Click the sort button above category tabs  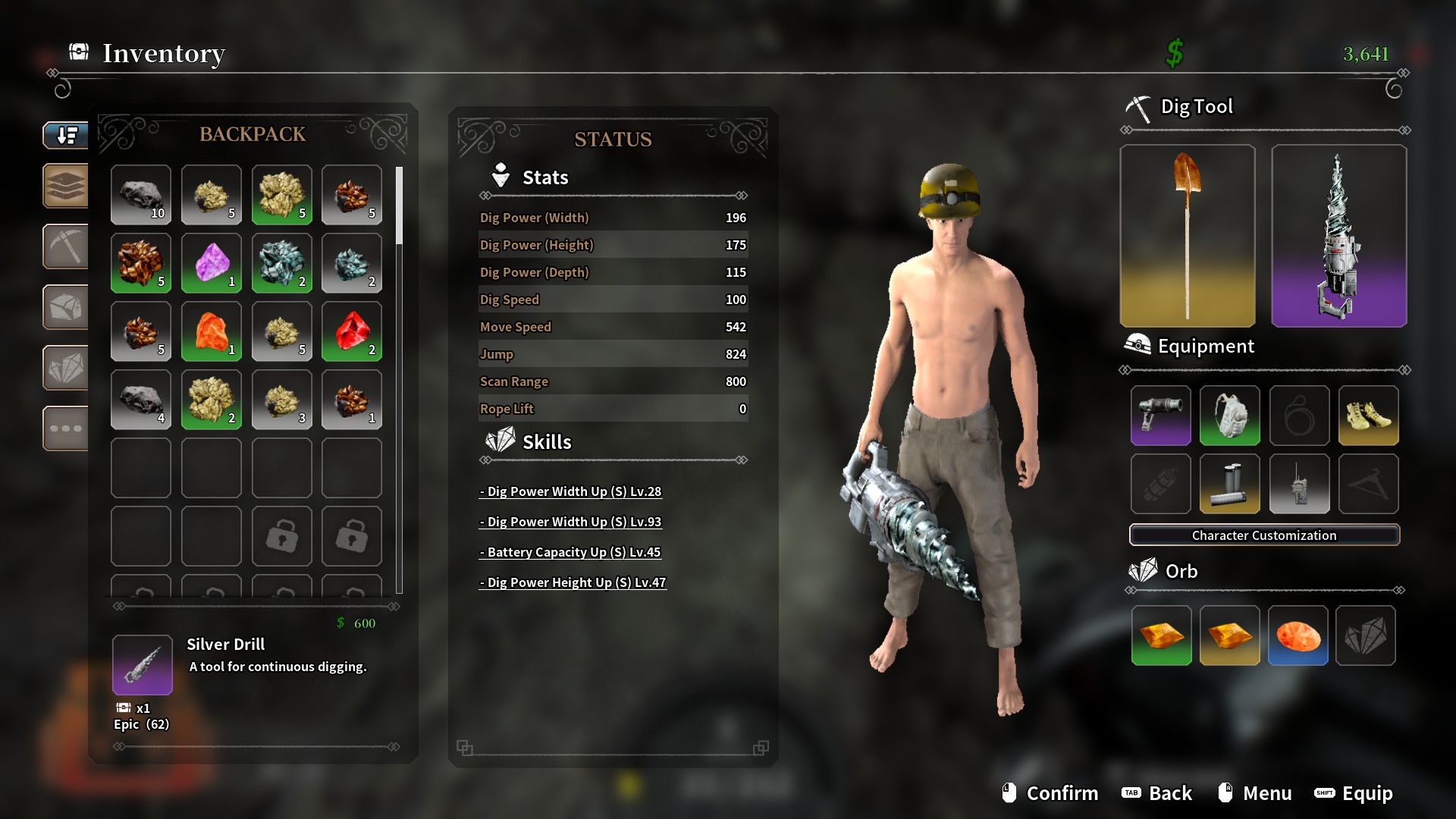point(66,136)
